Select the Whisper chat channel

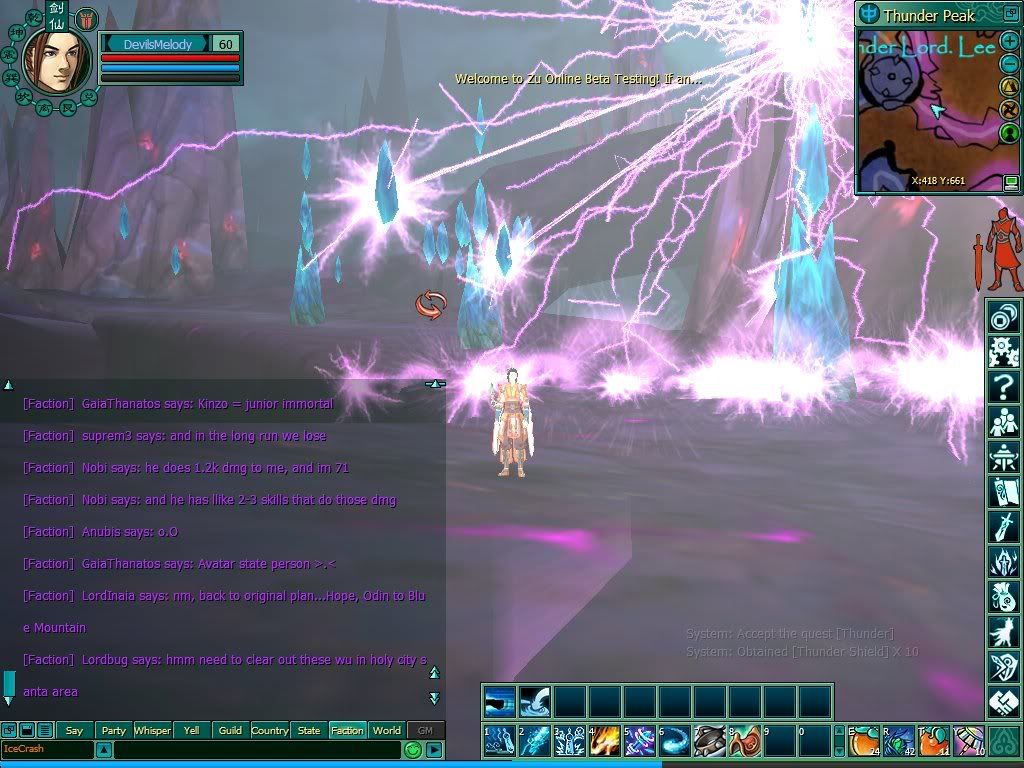[x=152, y=730]
